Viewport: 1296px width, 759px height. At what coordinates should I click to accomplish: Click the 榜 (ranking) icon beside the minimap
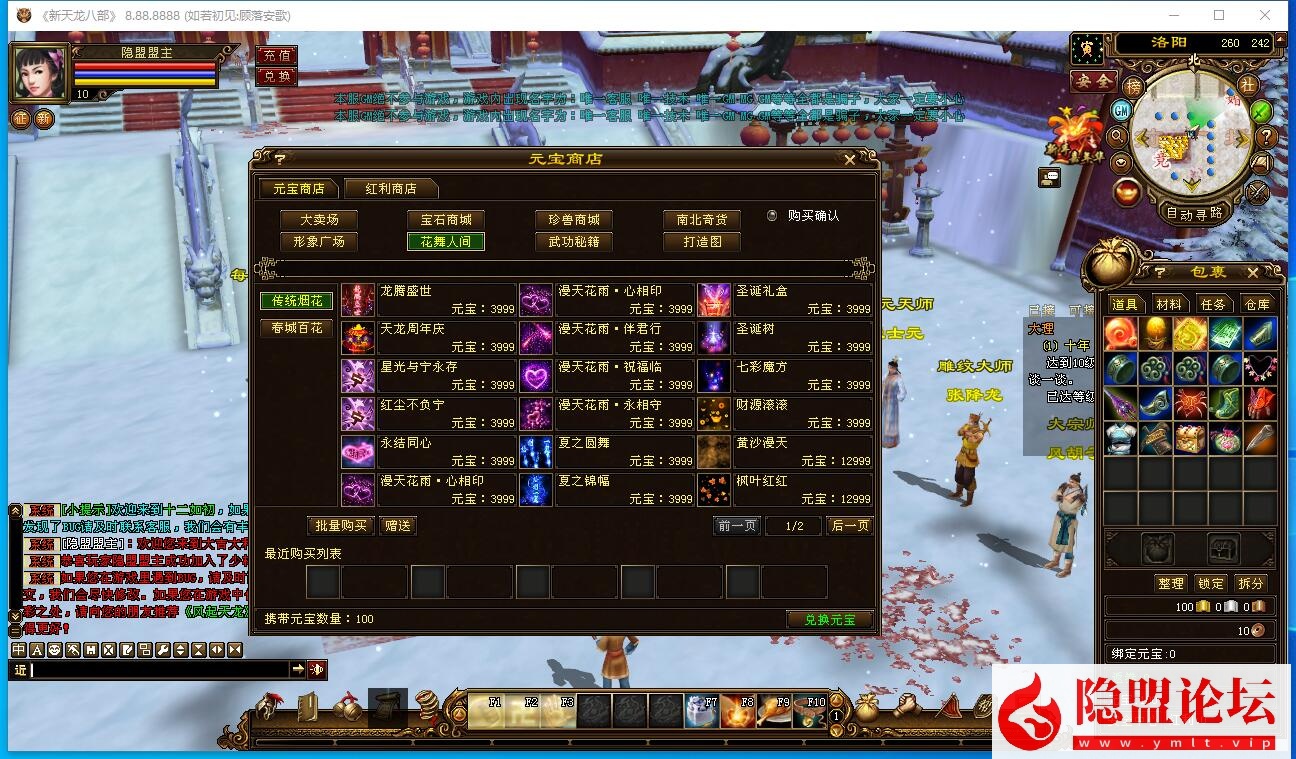click(1134, 85)
